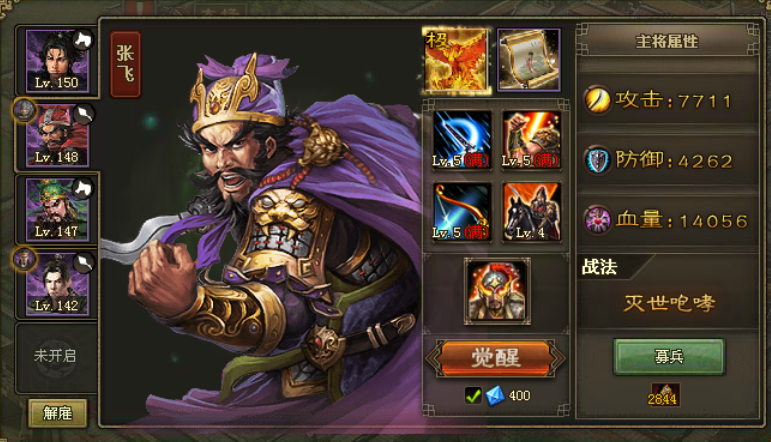Screen dimensions: 771x442
Task: Select the fiery warrior skill icon
Action: pyautogui.click(x=531, y=138)
